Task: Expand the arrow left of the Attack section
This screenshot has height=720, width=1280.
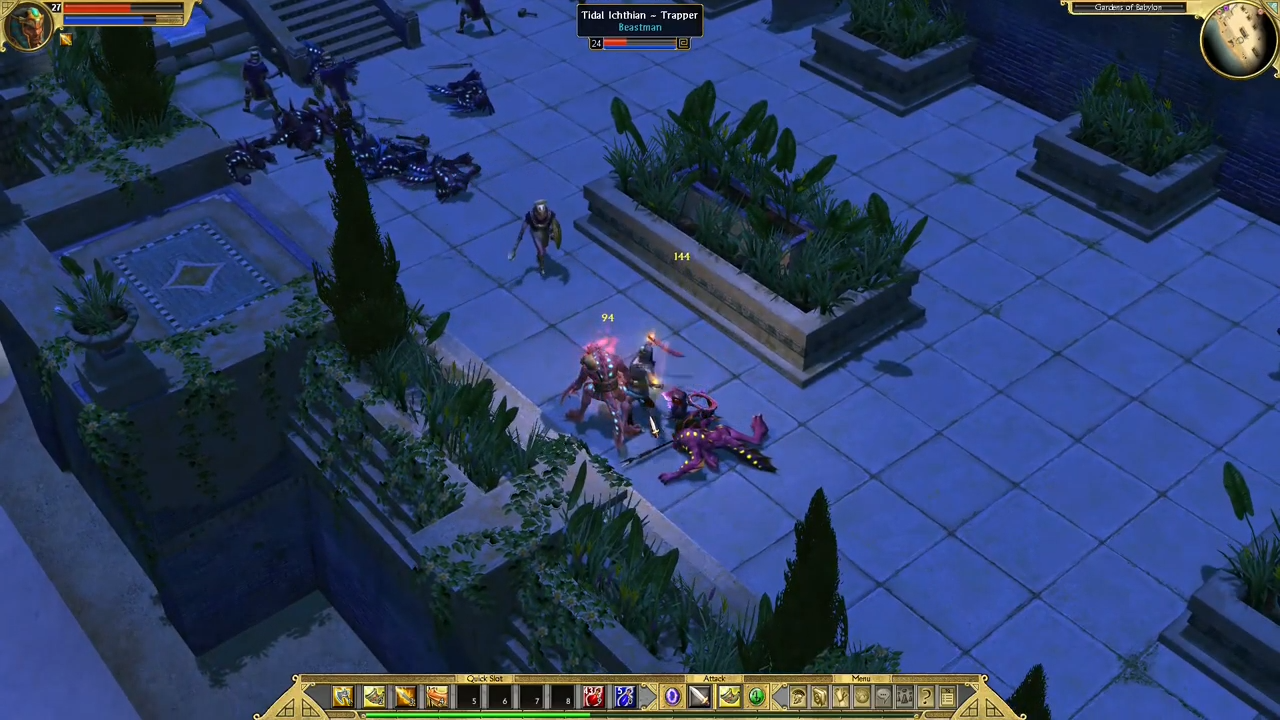Action: [x=648, y=697]
